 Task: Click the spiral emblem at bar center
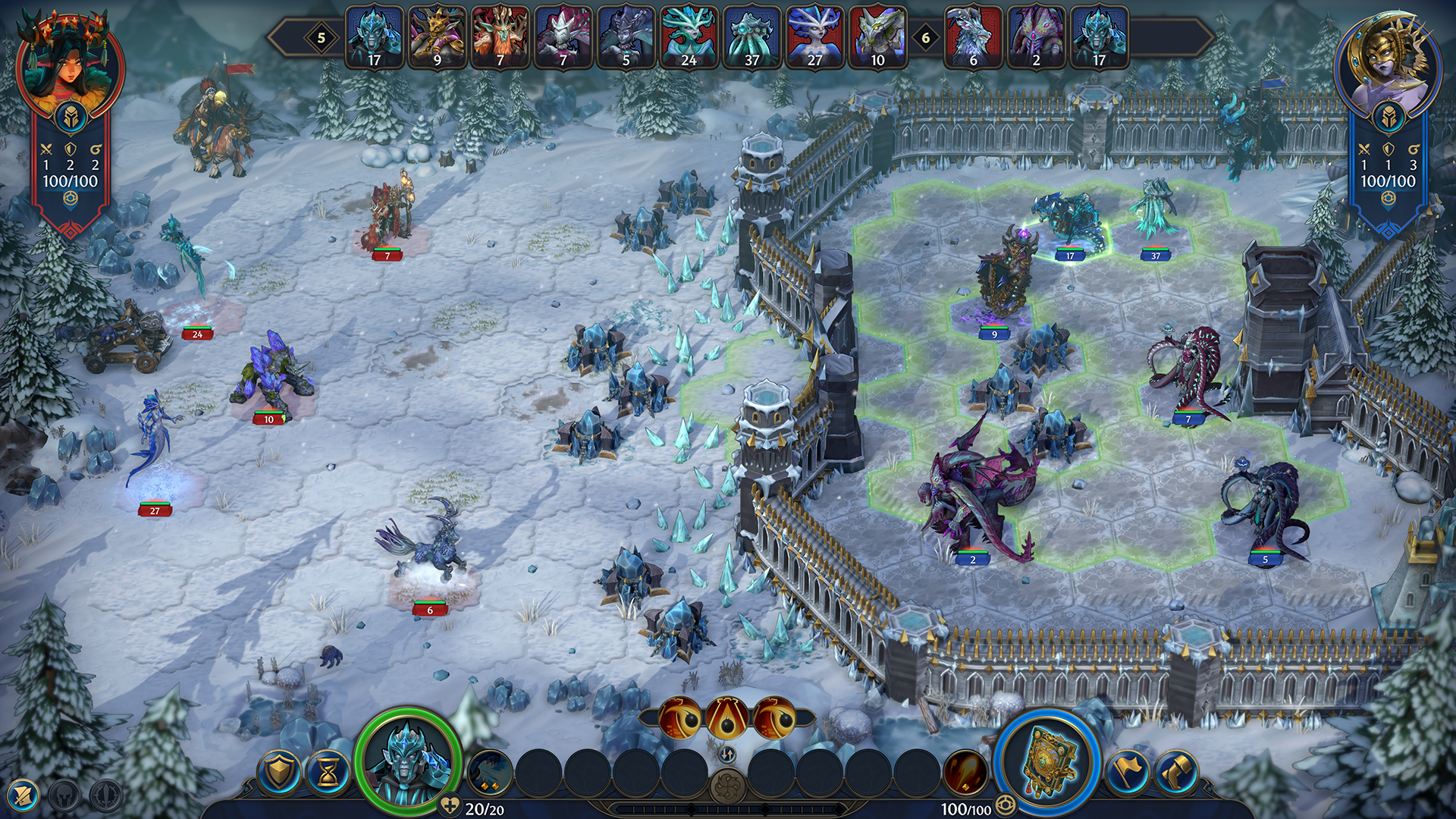point(727,786)
